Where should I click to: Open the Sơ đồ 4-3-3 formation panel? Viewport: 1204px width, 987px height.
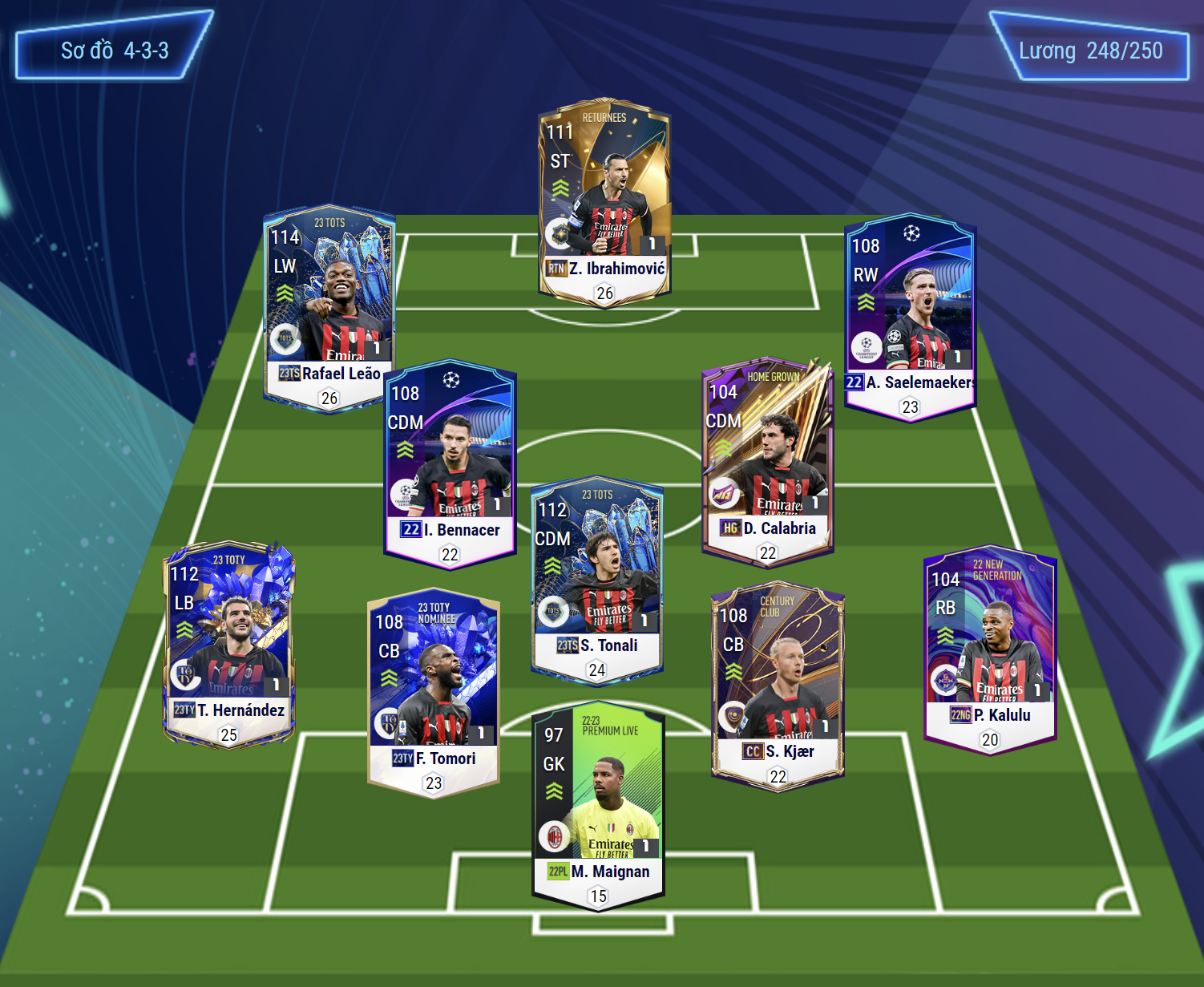115,51
